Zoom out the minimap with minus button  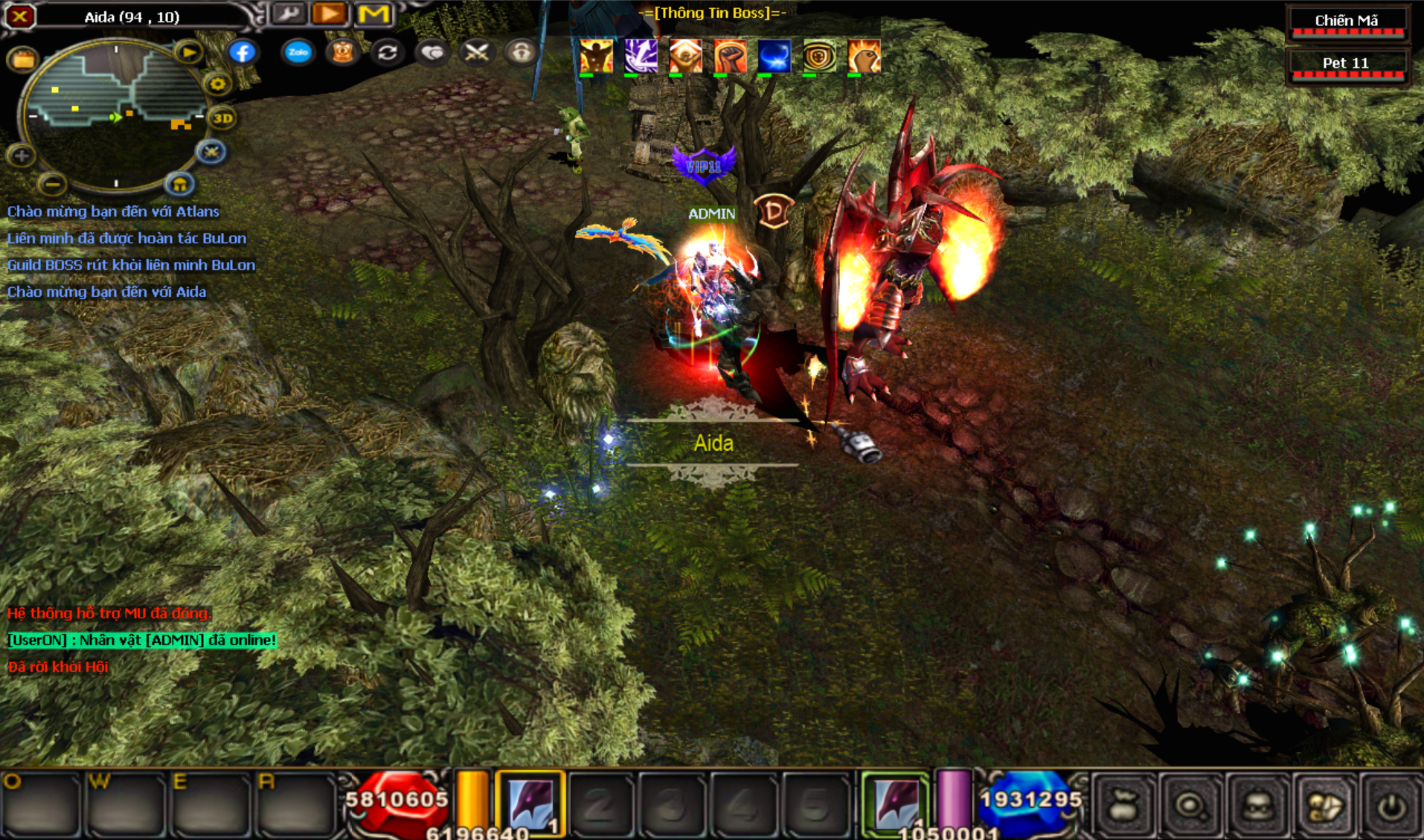pos(51,183)
